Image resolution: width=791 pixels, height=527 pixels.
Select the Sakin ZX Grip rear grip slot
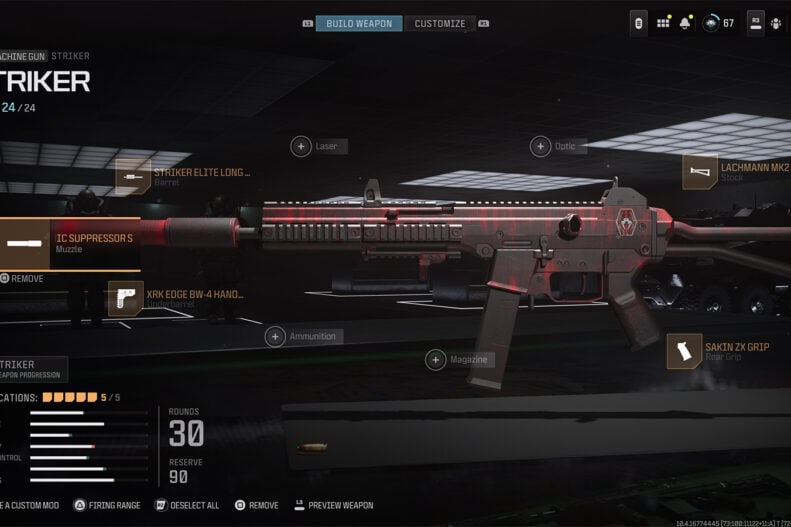pos(685,351)
